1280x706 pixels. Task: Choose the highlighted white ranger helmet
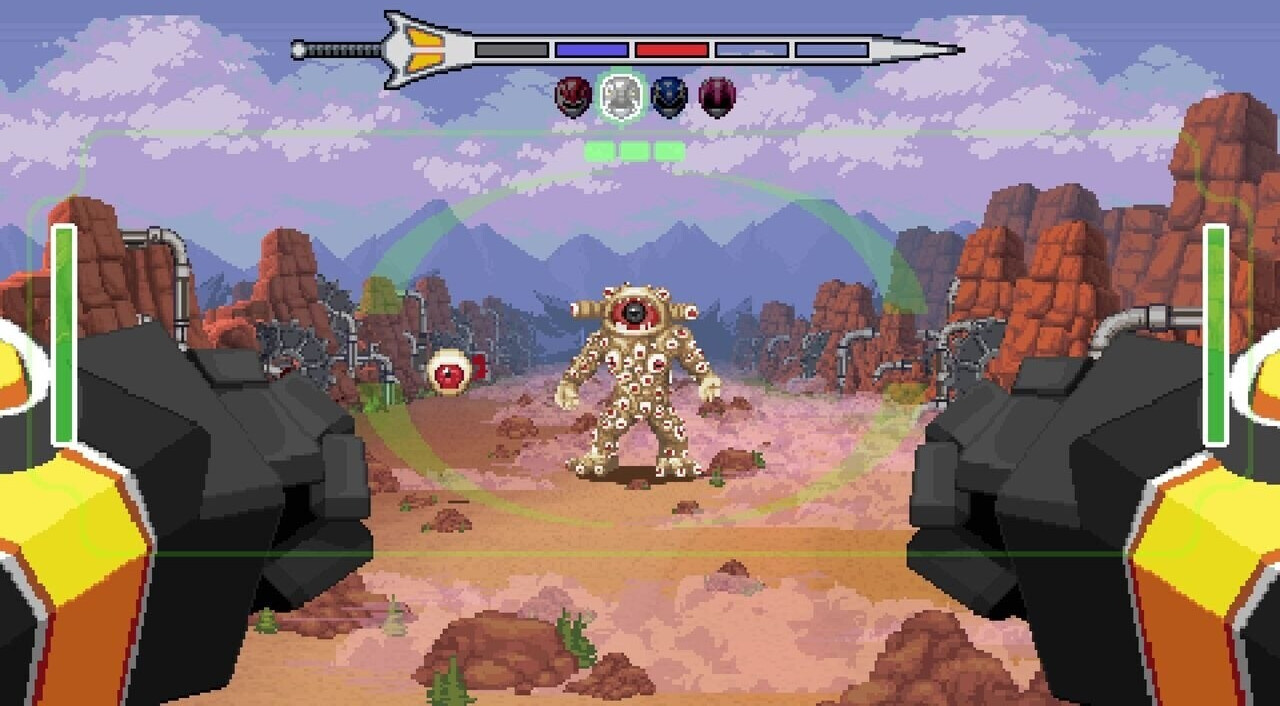pyautogui.click(x=620, y=98)
